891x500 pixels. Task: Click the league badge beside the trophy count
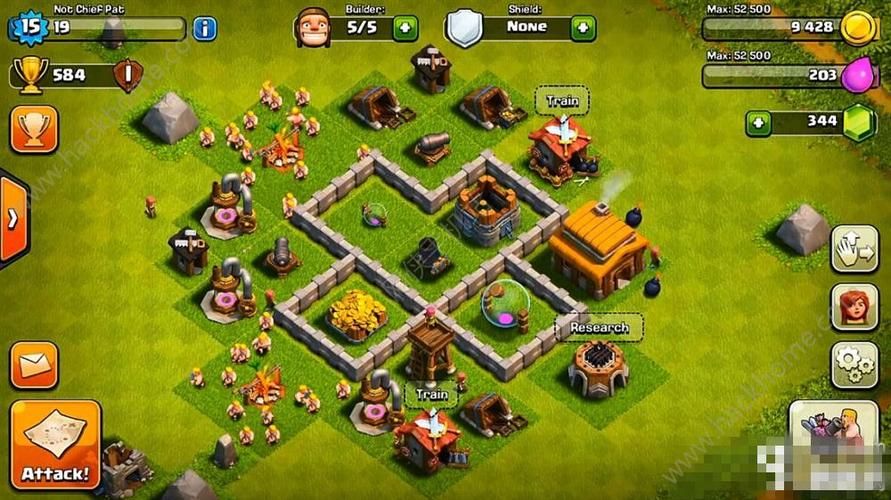point(127,74)
